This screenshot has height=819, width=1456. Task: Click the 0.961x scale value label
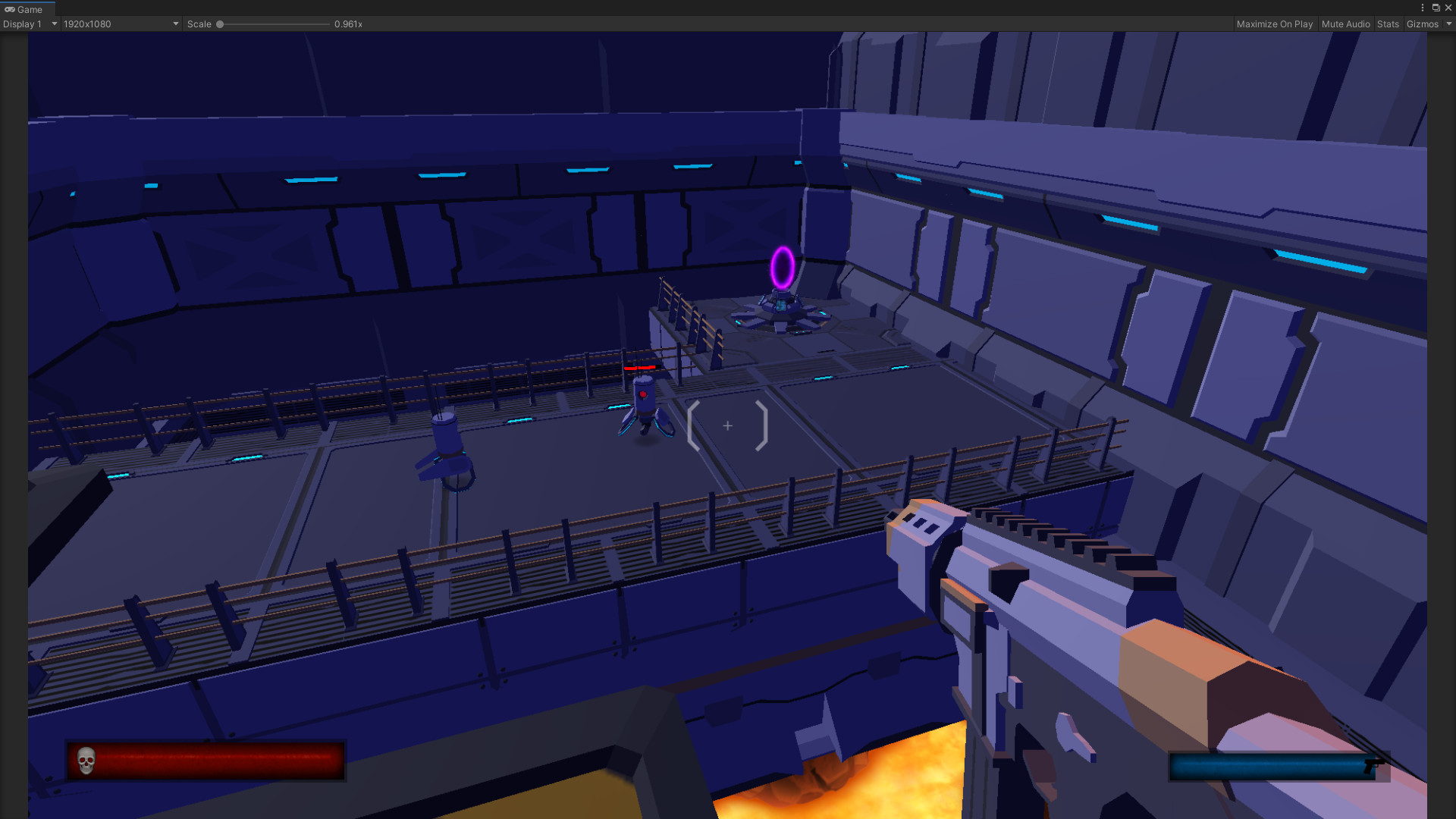point(348,24)
